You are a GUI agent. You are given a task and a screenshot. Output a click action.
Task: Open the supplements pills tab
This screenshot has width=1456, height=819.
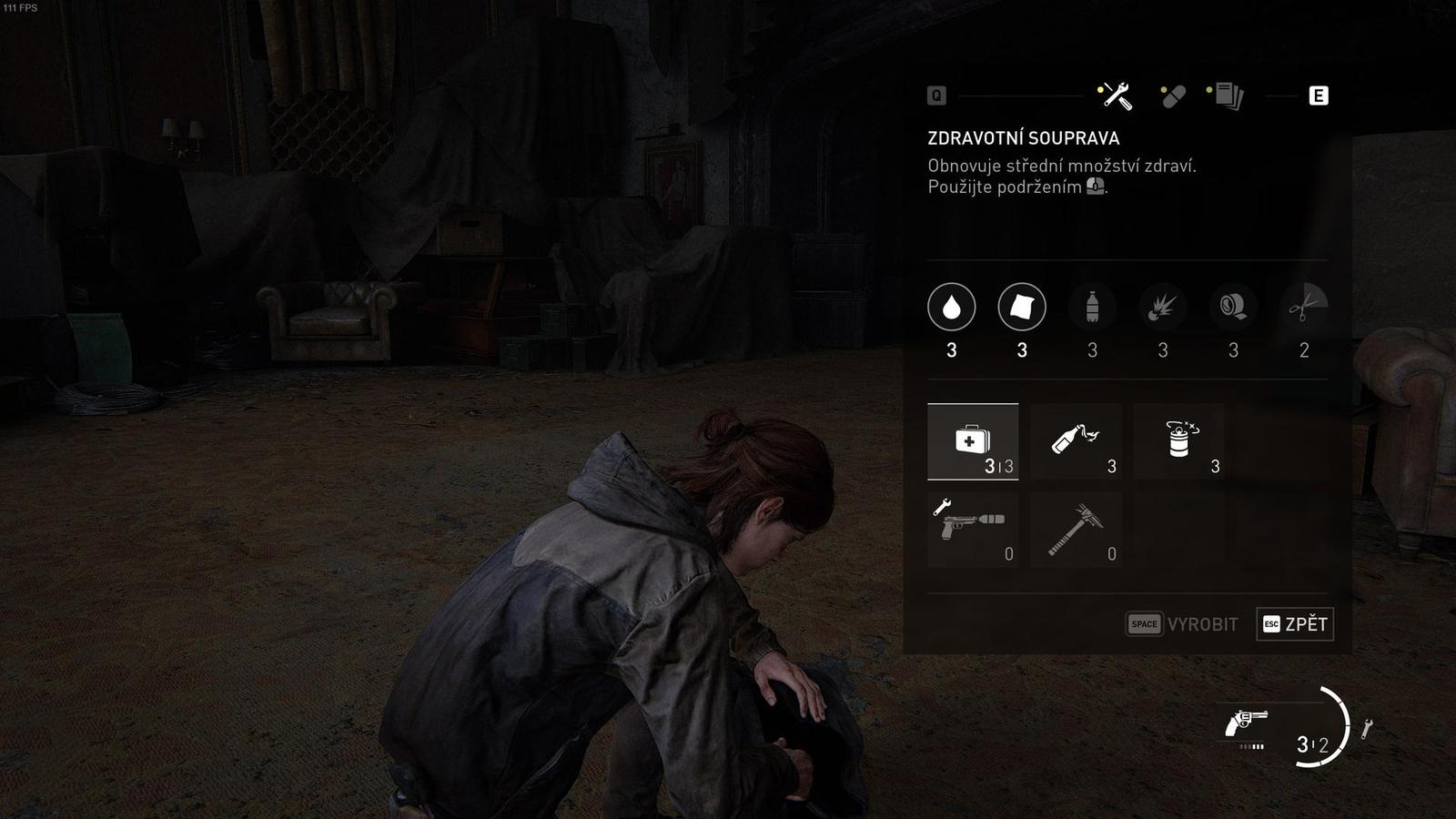pyautogui.click(x=1172, y=96)
